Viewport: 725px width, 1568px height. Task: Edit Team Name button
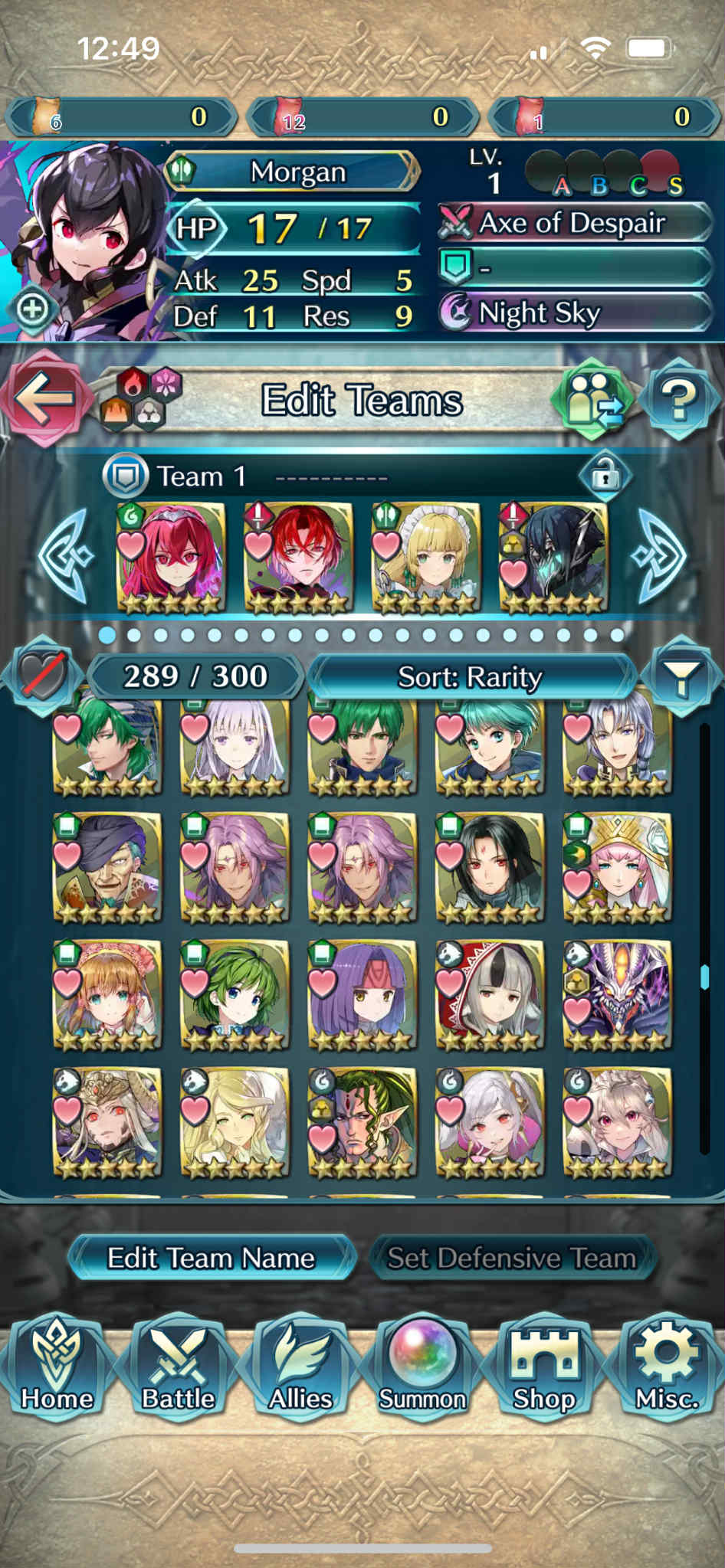[x=212, y=1258]
